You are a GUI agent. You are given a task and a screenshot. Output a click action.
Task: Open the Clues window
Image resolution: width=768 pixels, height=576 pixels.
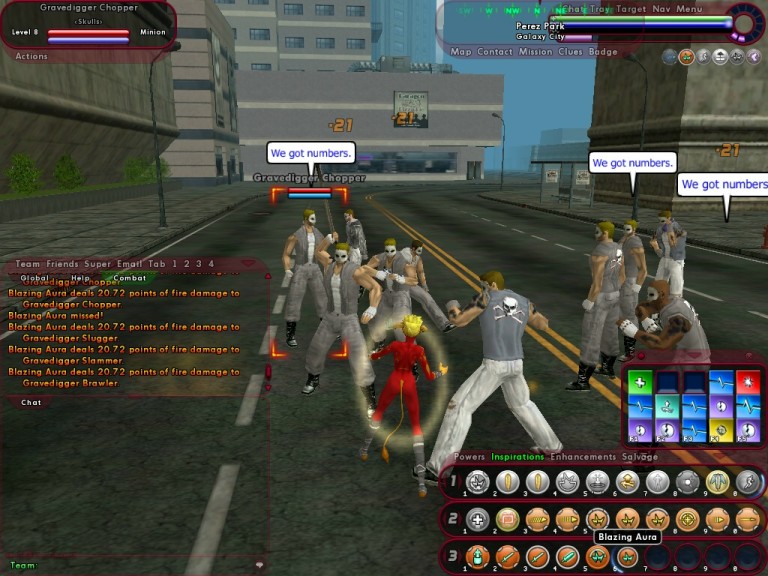(571, 52)
